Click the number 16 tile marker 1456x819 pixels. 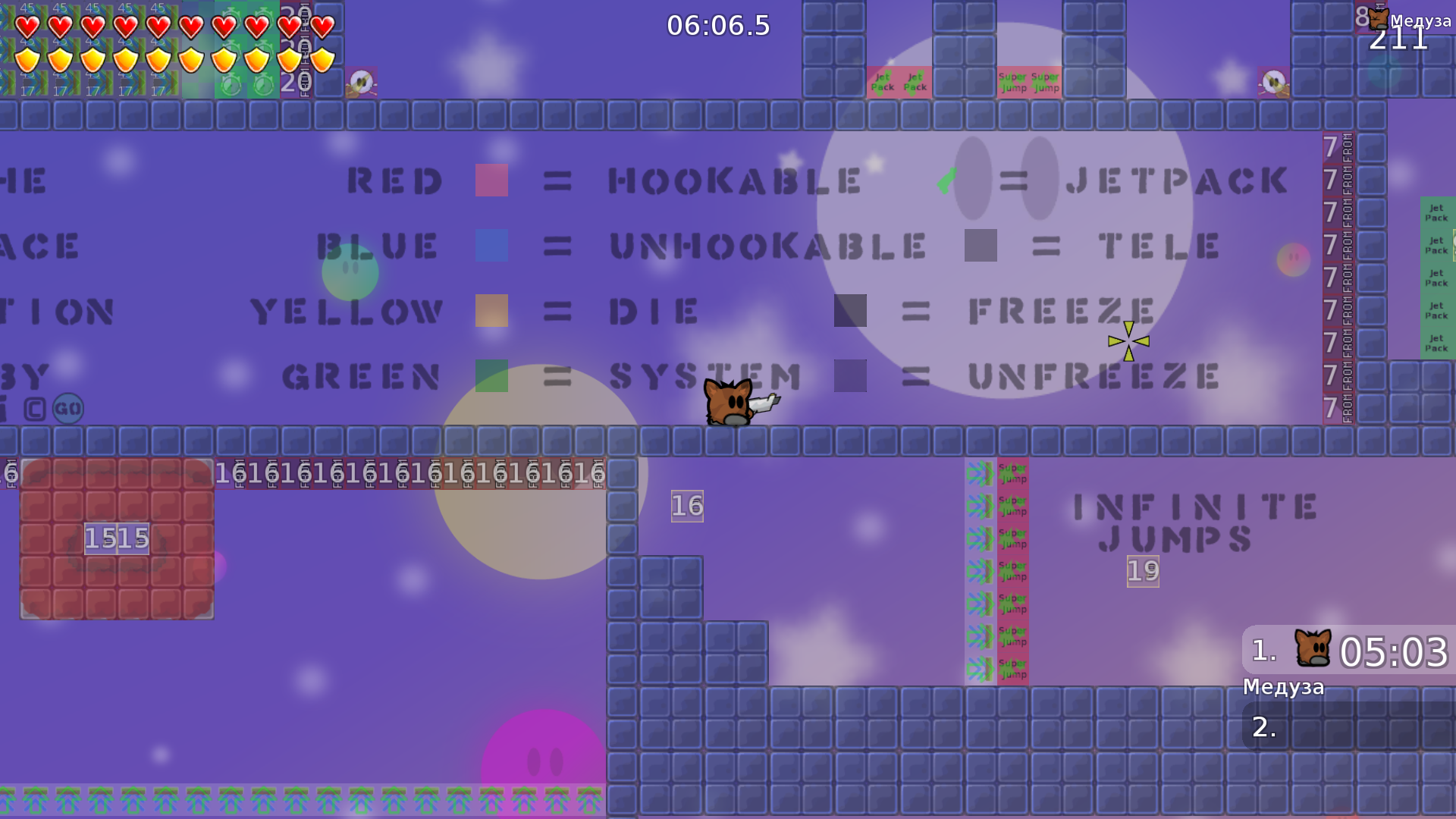[x=686, y=506]
